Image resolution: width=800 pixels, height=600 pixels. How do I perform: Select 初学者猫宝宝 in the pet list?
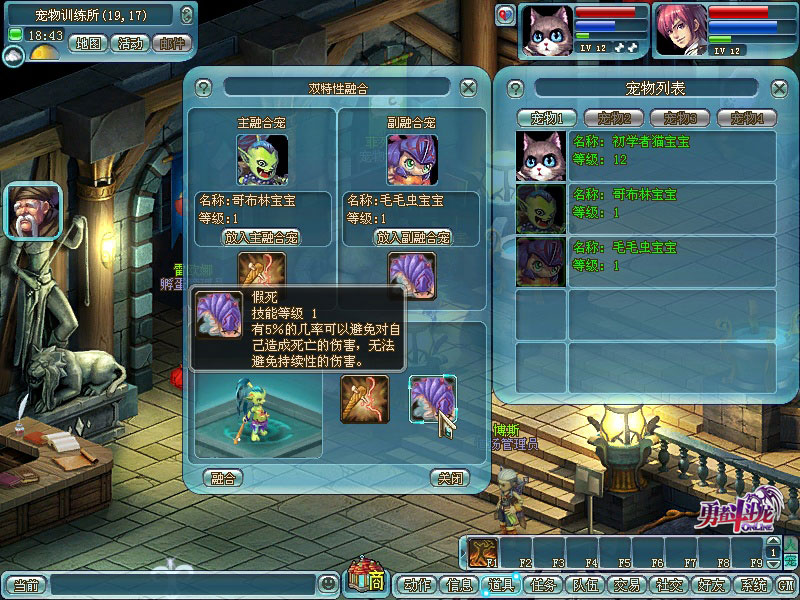pos(646,155)
